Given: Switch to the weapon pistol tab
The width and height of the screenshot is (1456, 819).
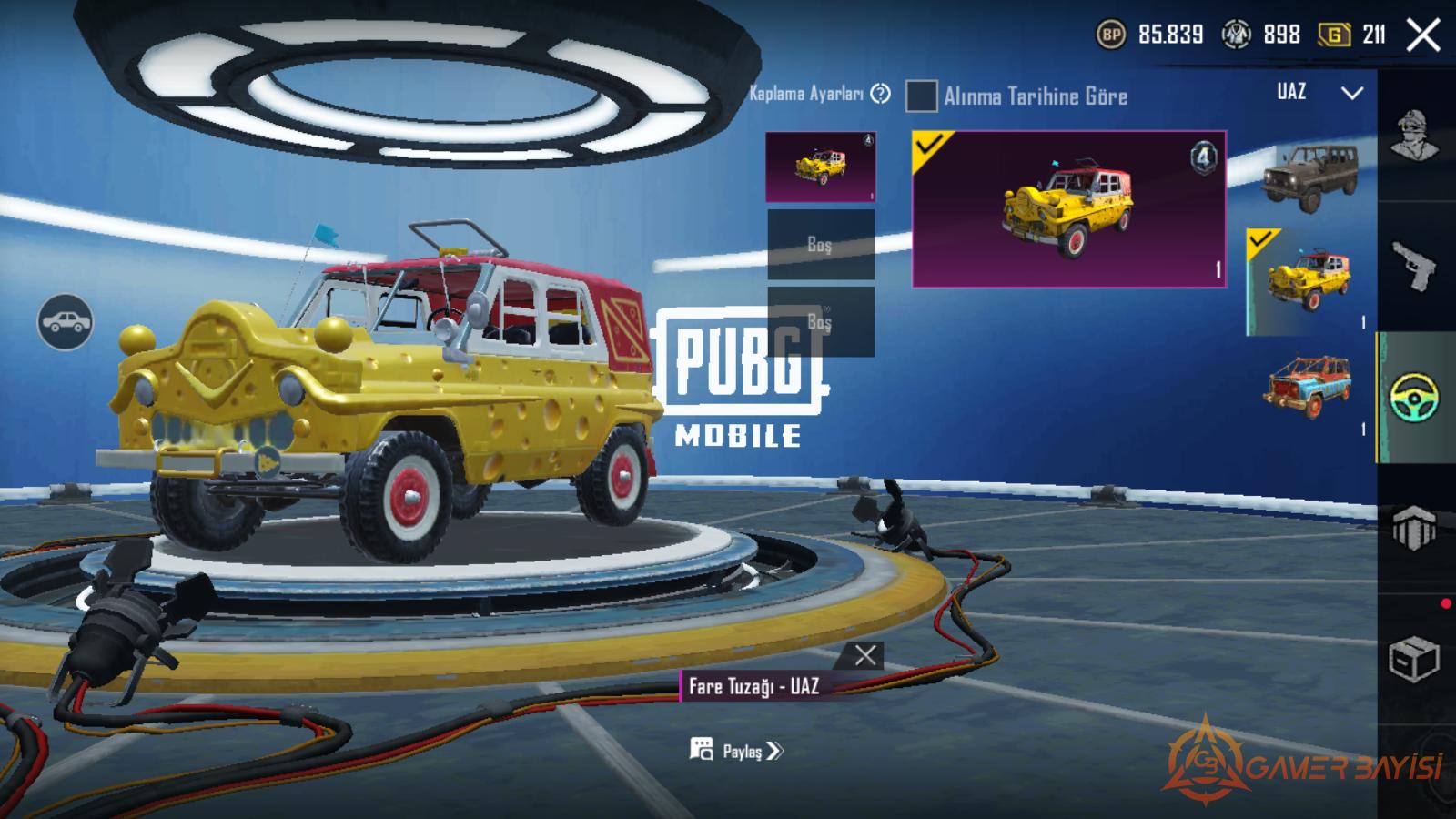Looking at the screenshot, I should click(1415, 266).
